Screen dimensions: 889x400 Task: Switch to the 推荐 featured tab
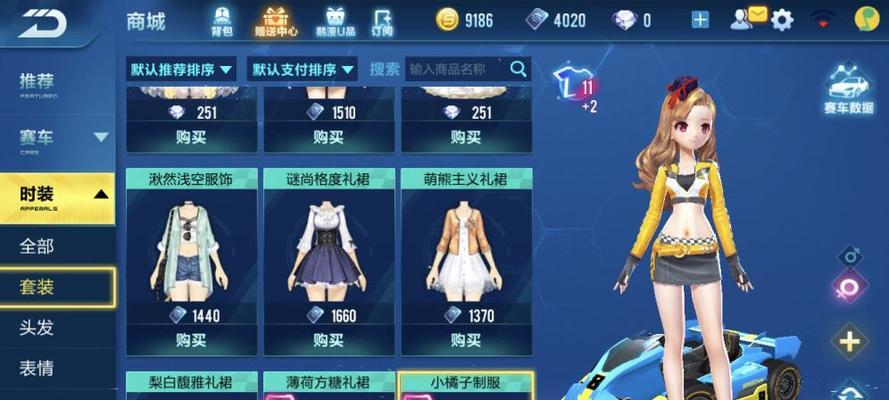pyautogui.click(x=40, y=84)
